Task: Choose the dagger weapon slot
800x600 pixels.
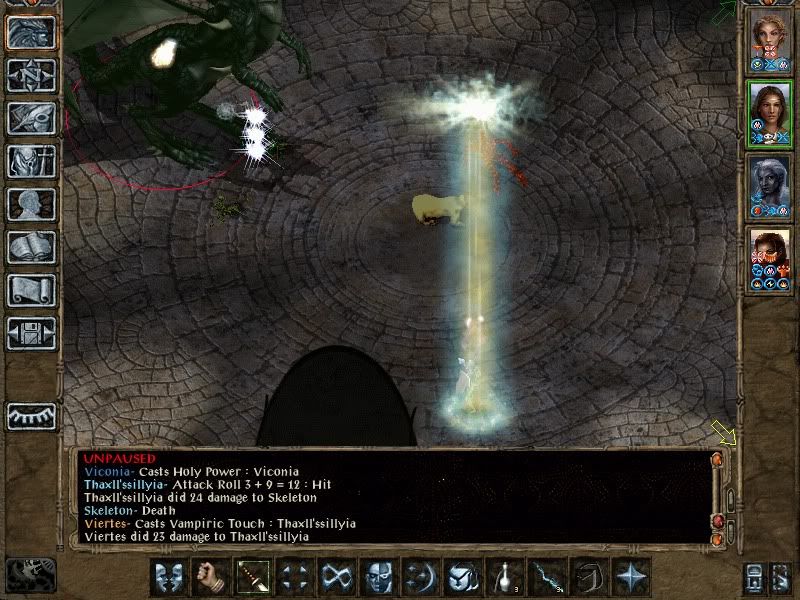Action: pos(250,577)
